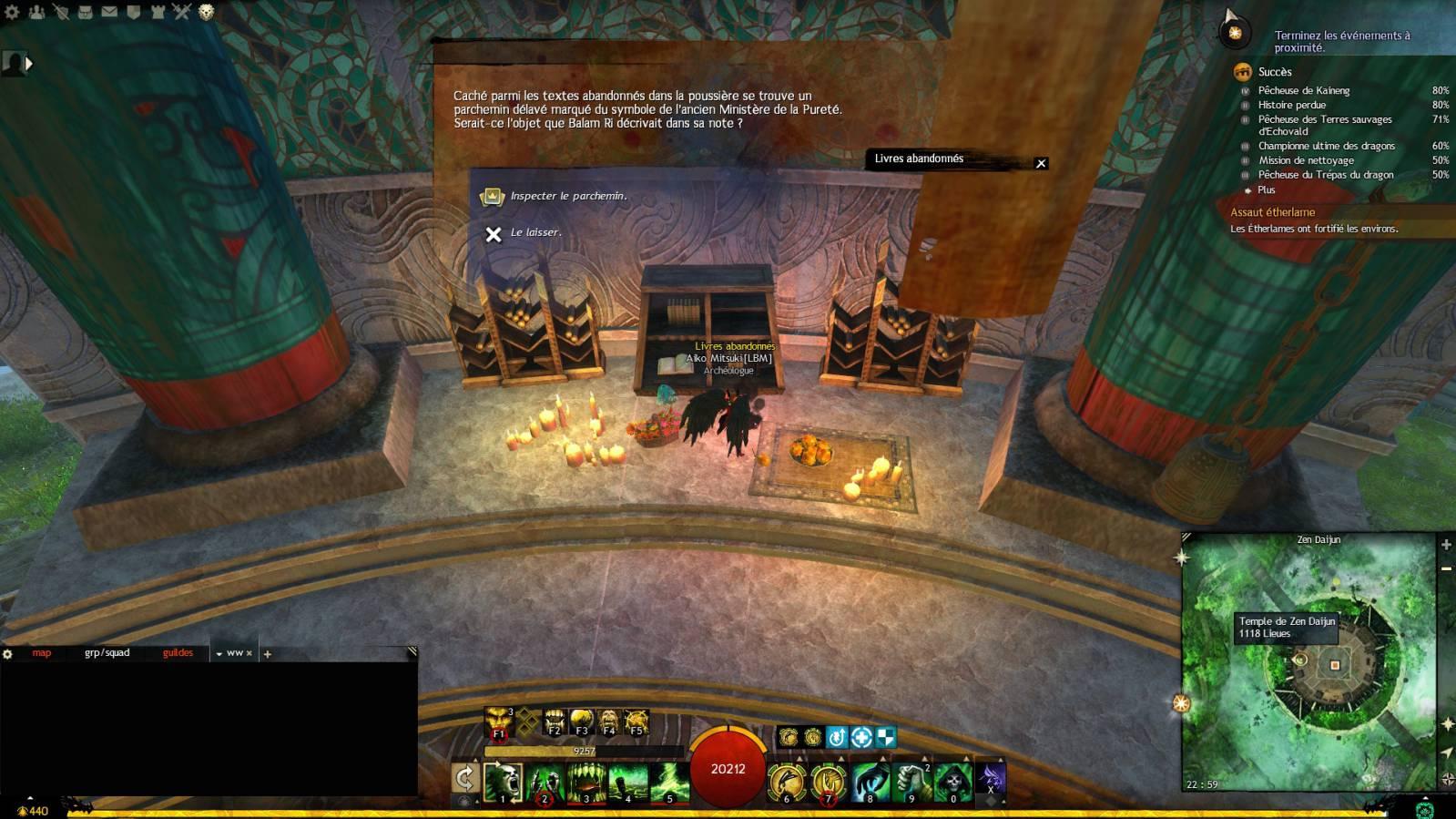Open the lion head Black Lion shop
Viewport: 1456px width, 819px height.
click(207, 13)
